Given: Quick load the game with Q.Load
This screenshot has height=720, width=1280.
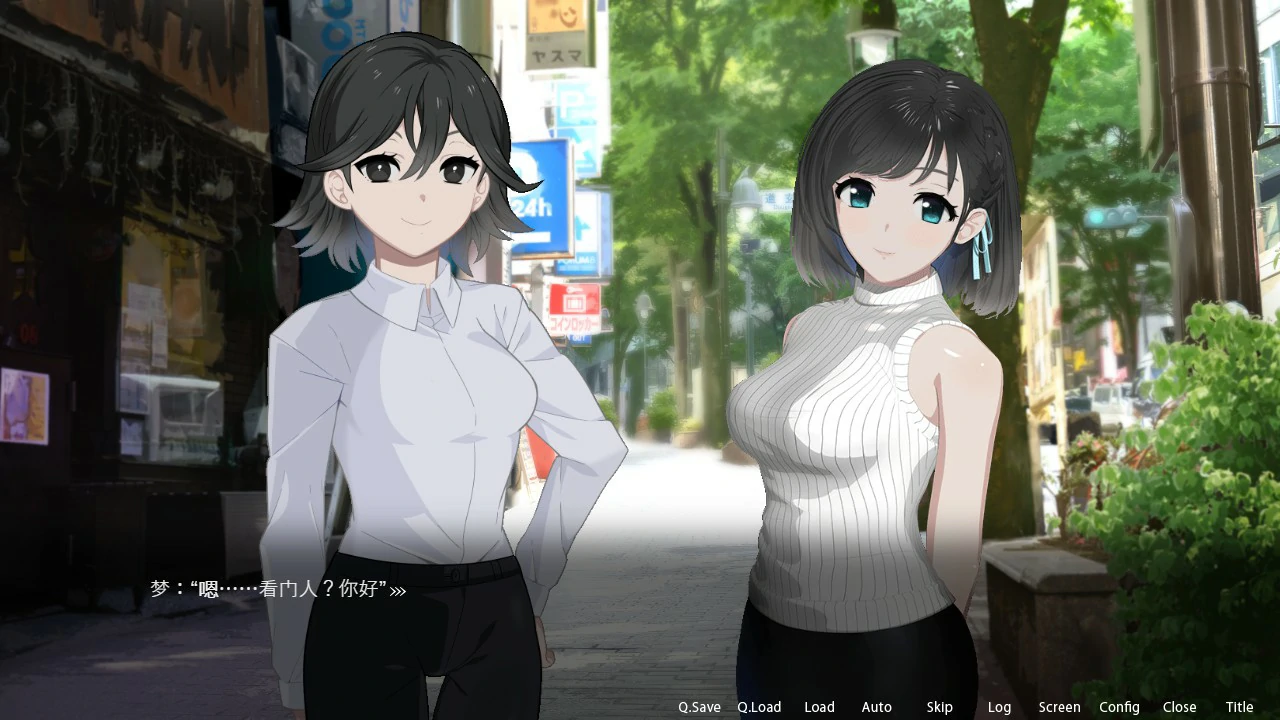Looking at the screenshot, I should [x=759, y=707].
